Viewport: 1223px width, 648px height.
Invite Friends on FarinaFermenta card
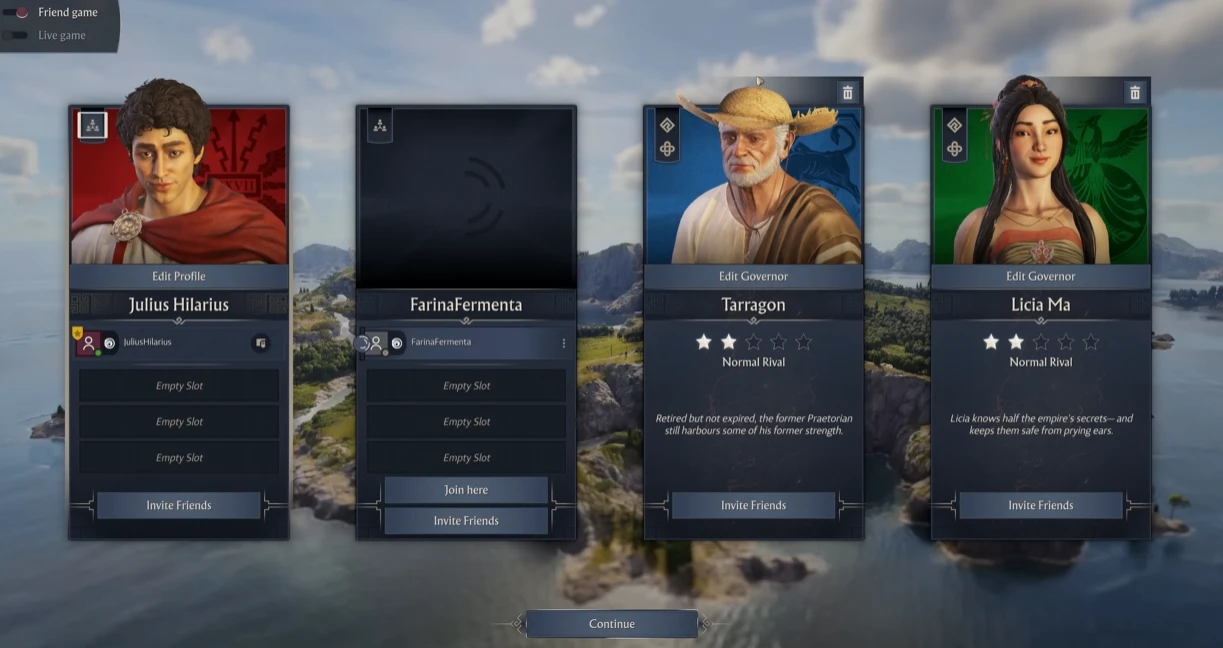466,521
